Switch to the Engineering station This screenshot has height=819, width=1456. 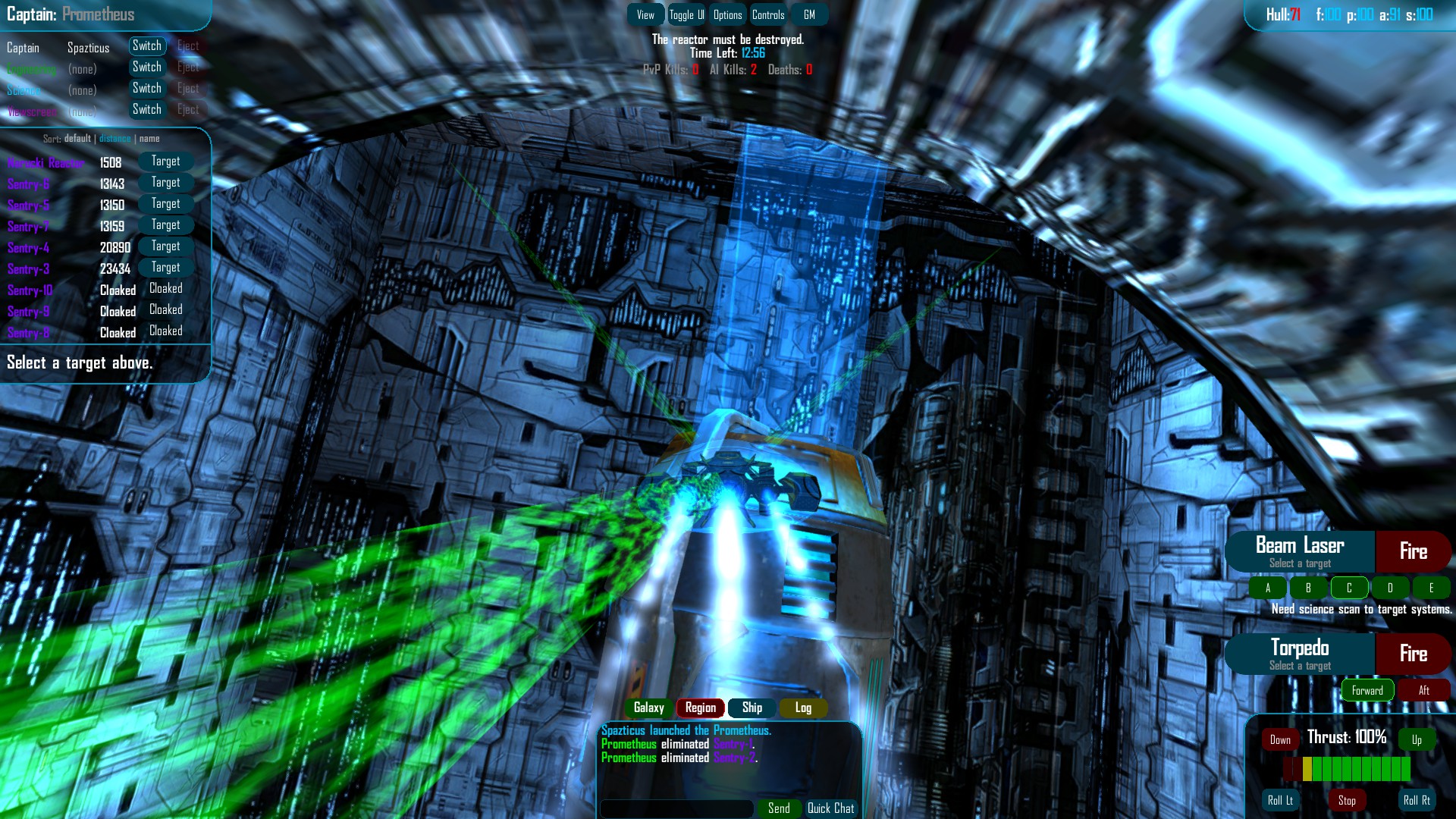(x=147, y=67)
